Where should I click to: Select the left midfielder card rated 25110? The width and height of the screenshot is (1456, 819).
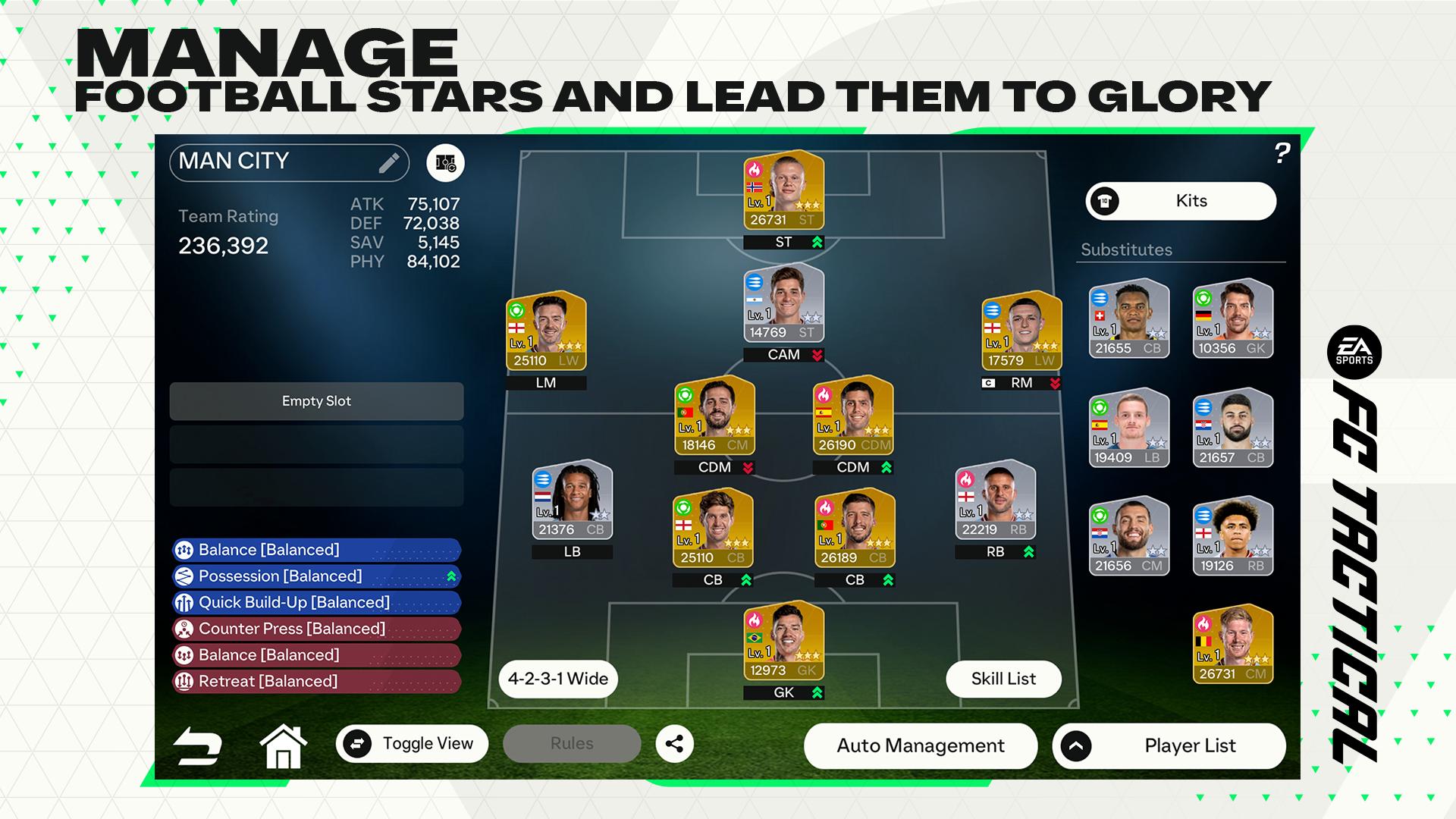point(546,331)
